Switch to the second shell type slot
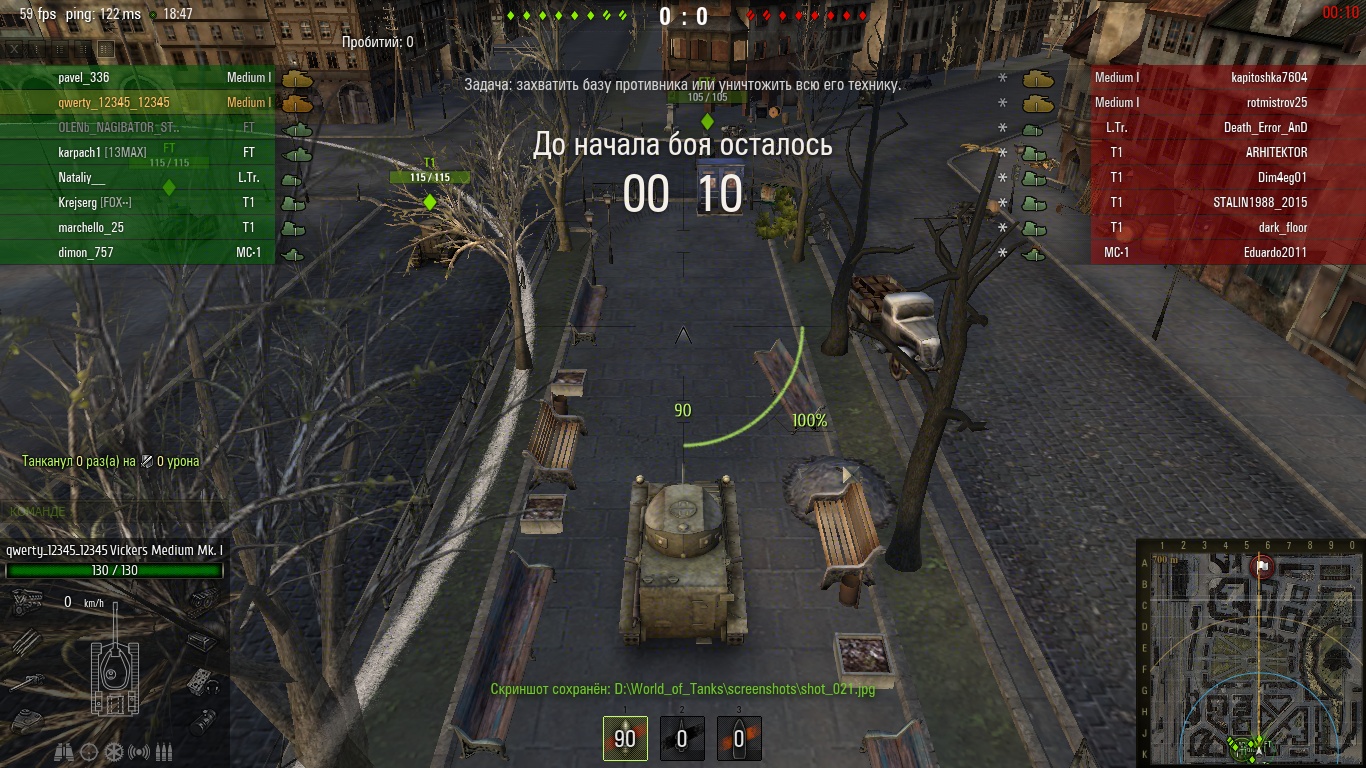Image resolution: width=1366 pixels, height=768 pixels. 682,738
